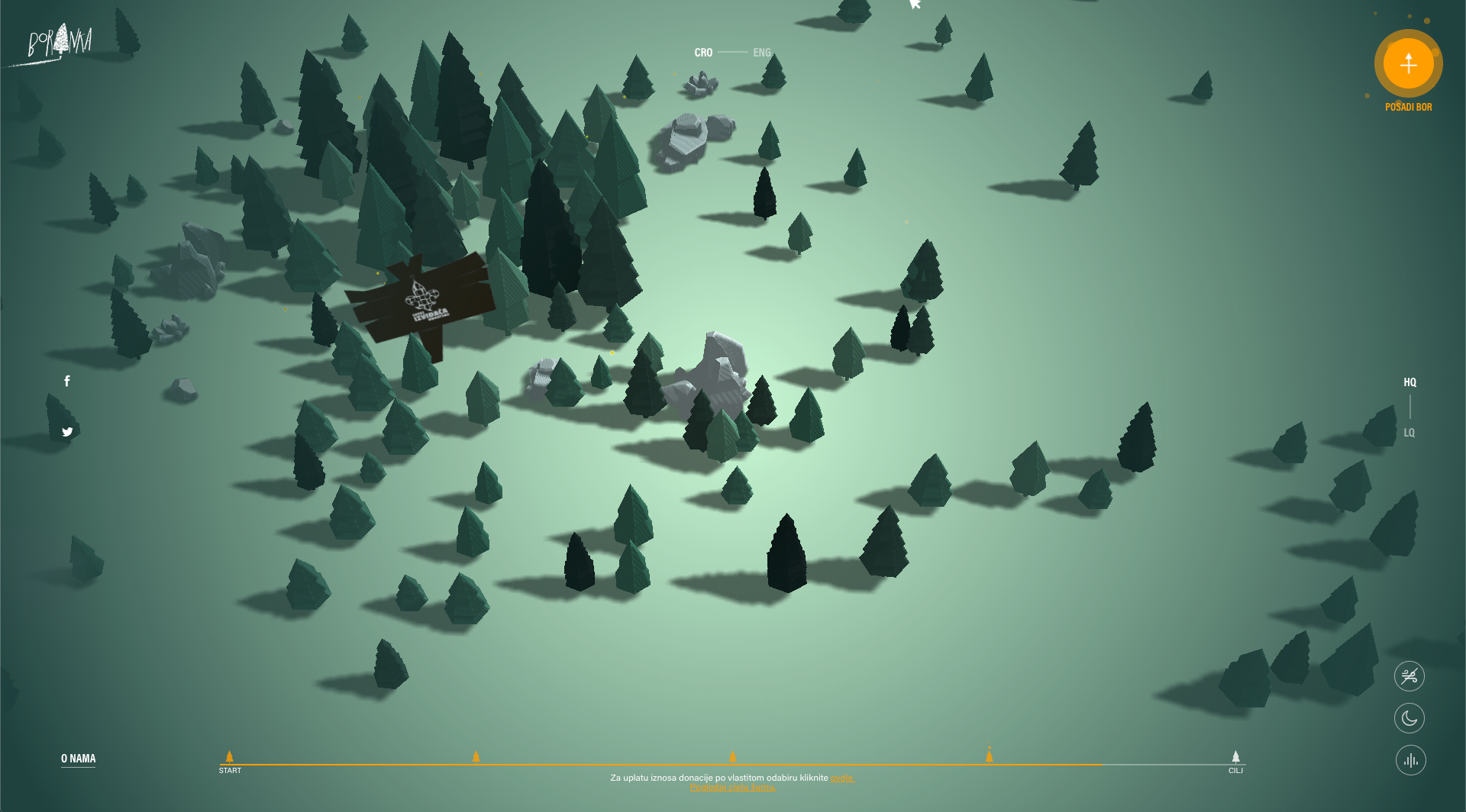Switch language to ENG
Screen dimensions: 1466x812
[x=761, y=53]
